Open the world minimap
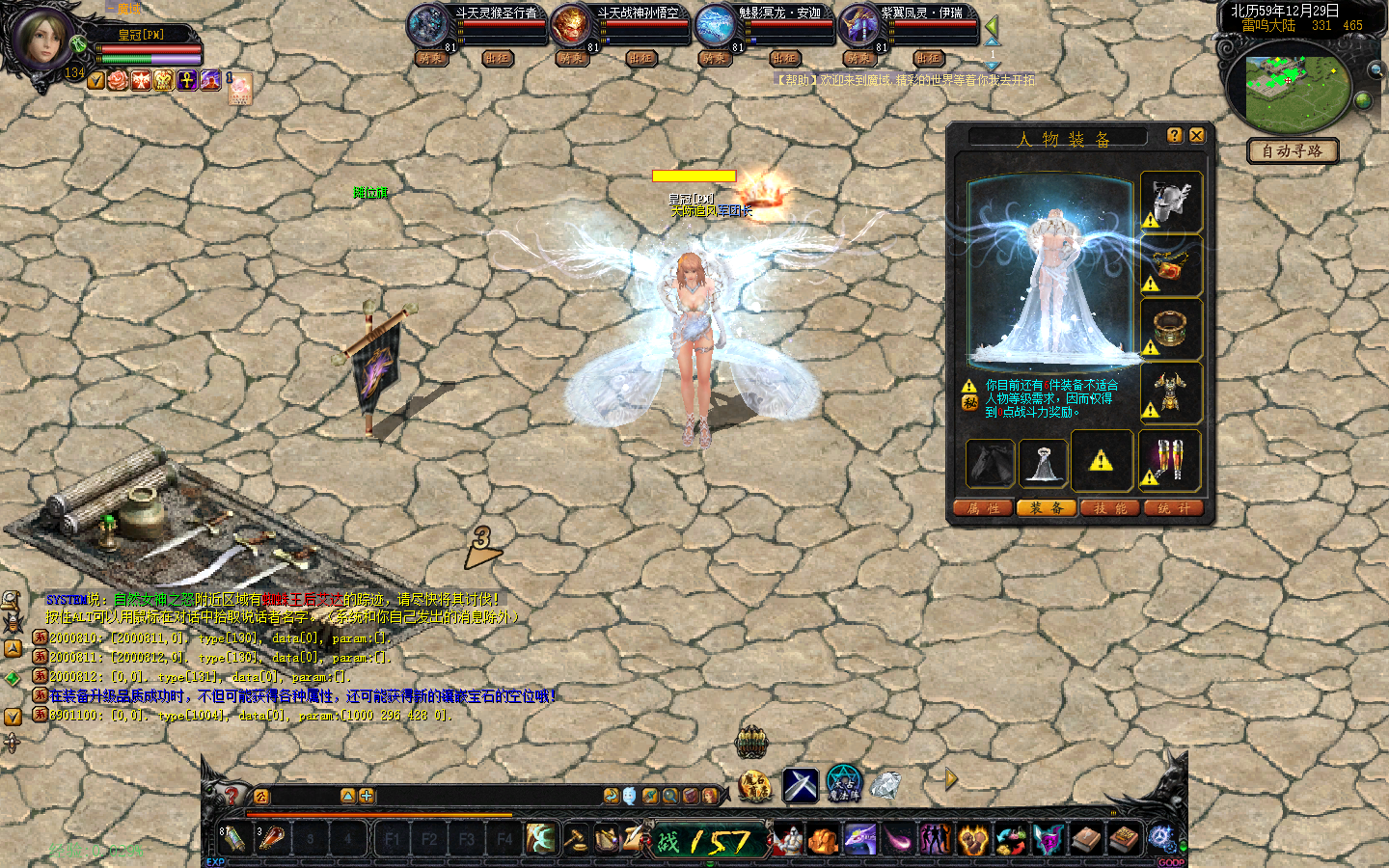This screenshot has width=1389, height=868. click(x=1293, y=85)
